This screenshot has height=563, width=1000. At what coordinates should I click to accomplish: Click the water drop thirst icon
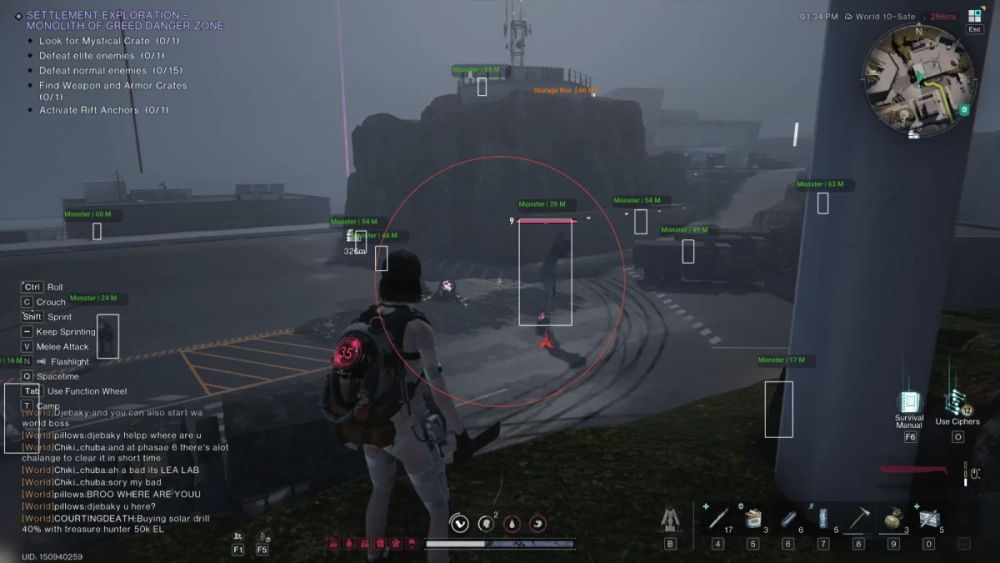510,522
